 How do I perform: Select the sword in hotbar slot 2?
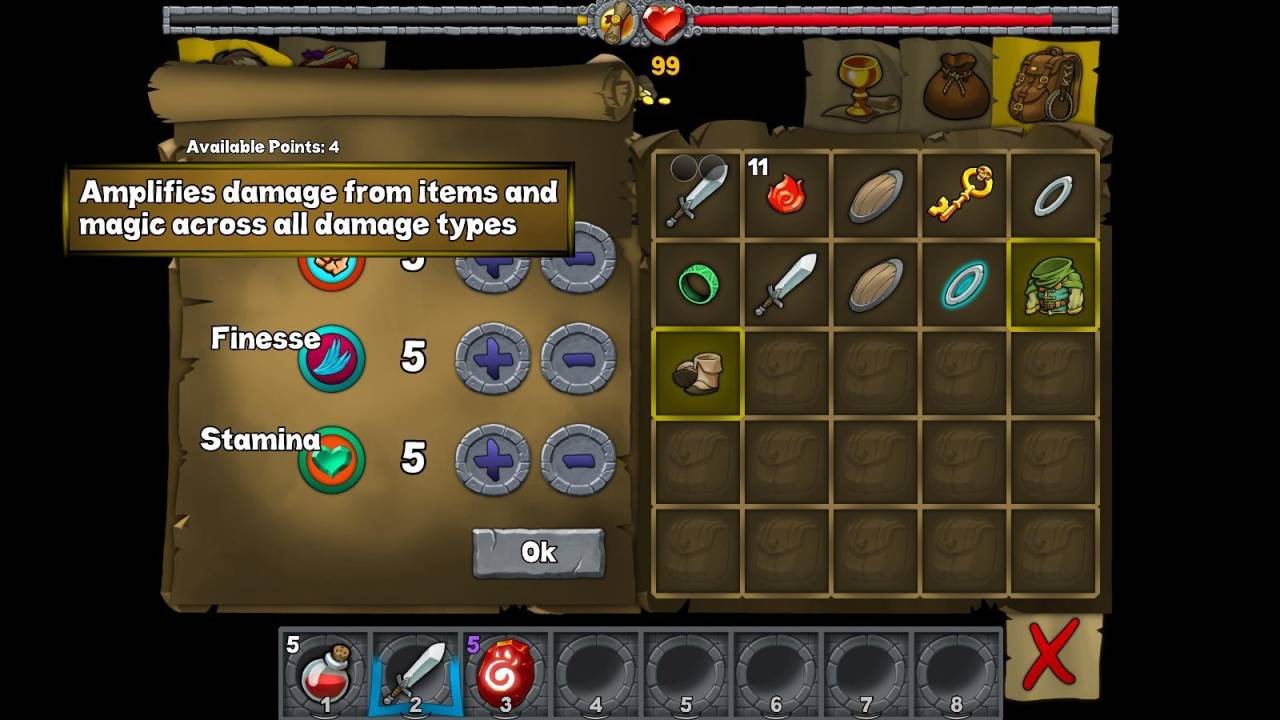(415, 672)
